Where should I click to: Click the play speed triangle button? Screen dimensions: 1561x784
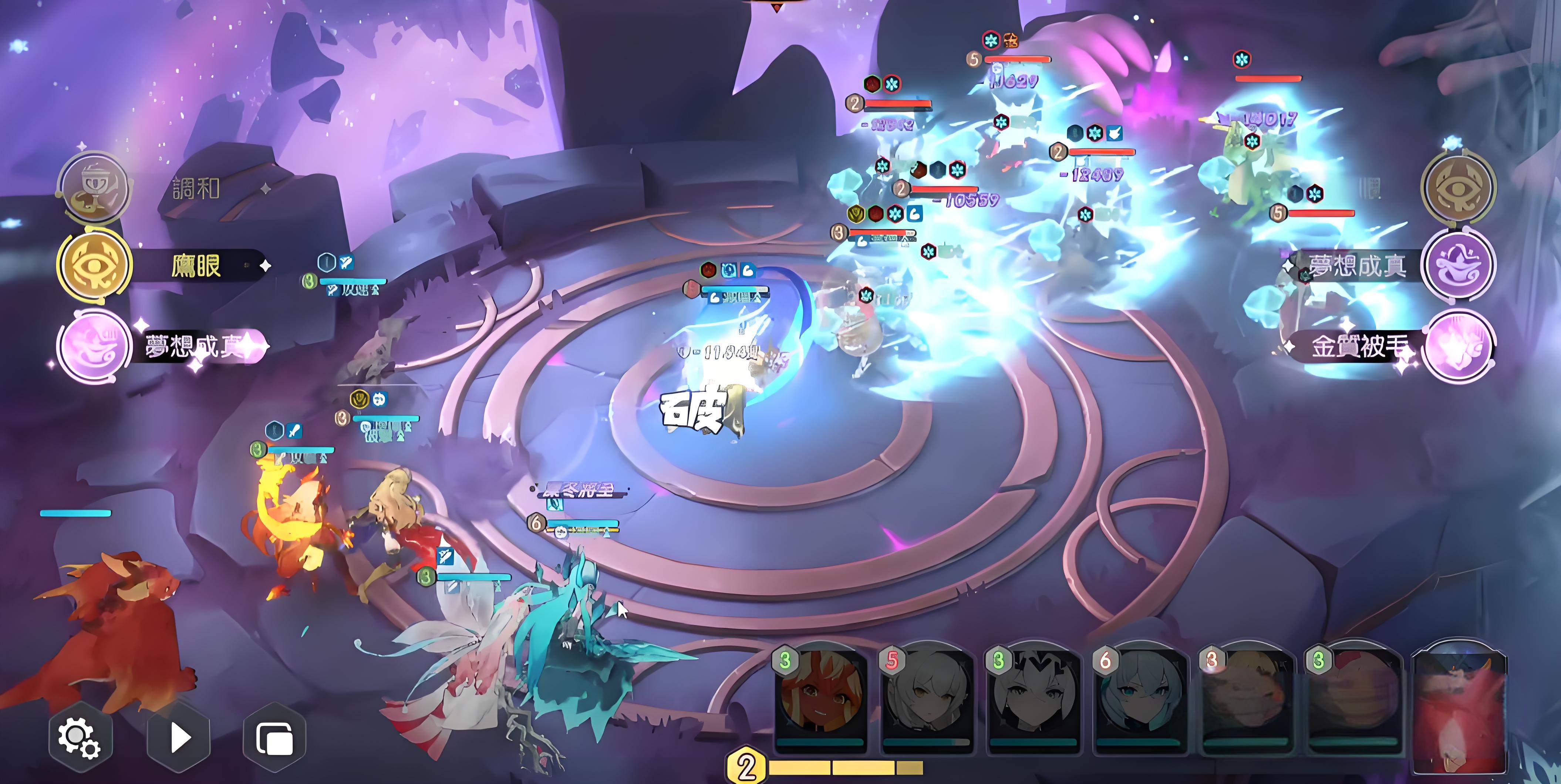click(x=179, y=738)
